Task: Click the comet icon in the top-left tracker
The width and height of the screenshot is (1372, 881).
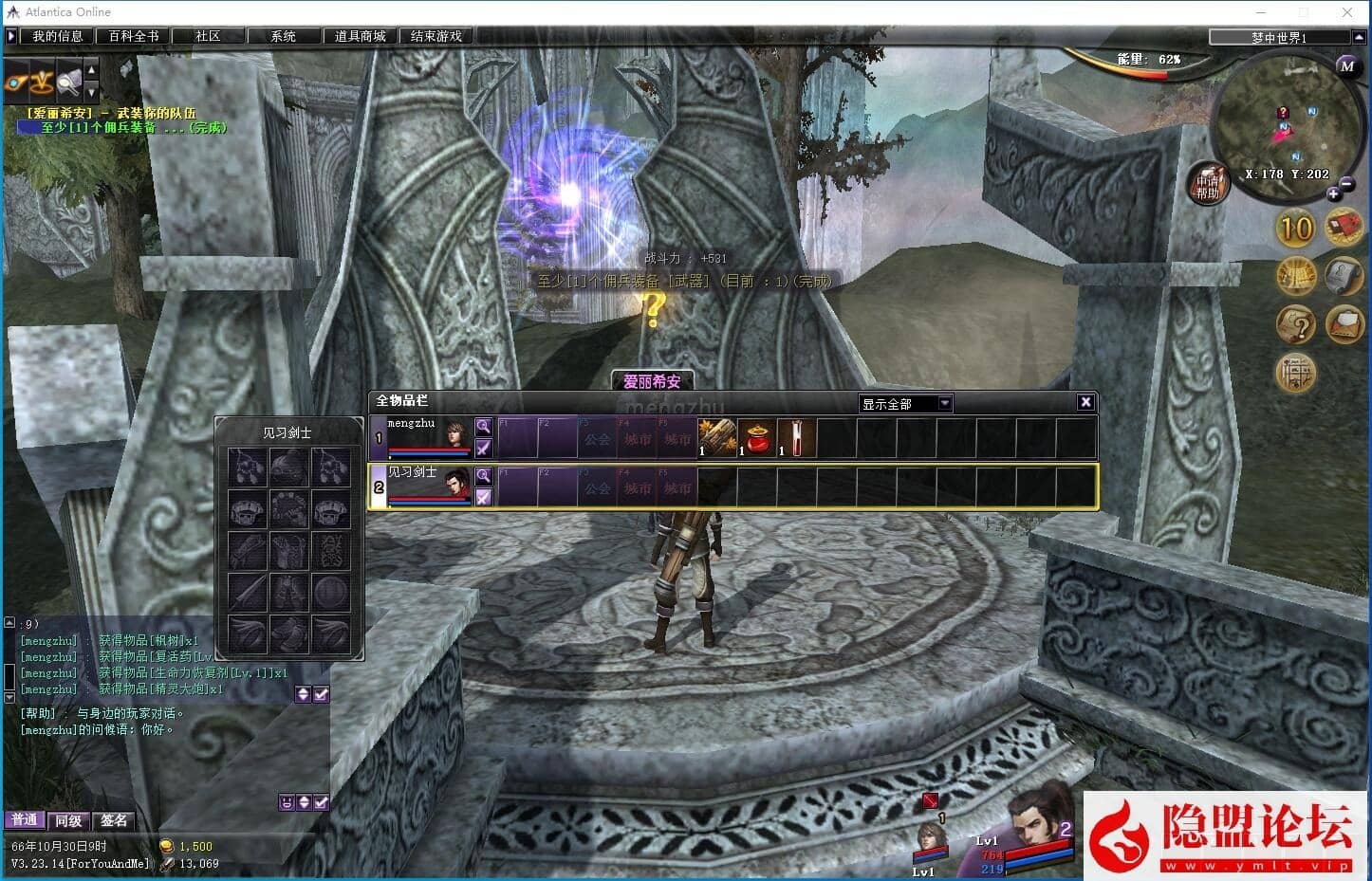Action: click(16, 83)
